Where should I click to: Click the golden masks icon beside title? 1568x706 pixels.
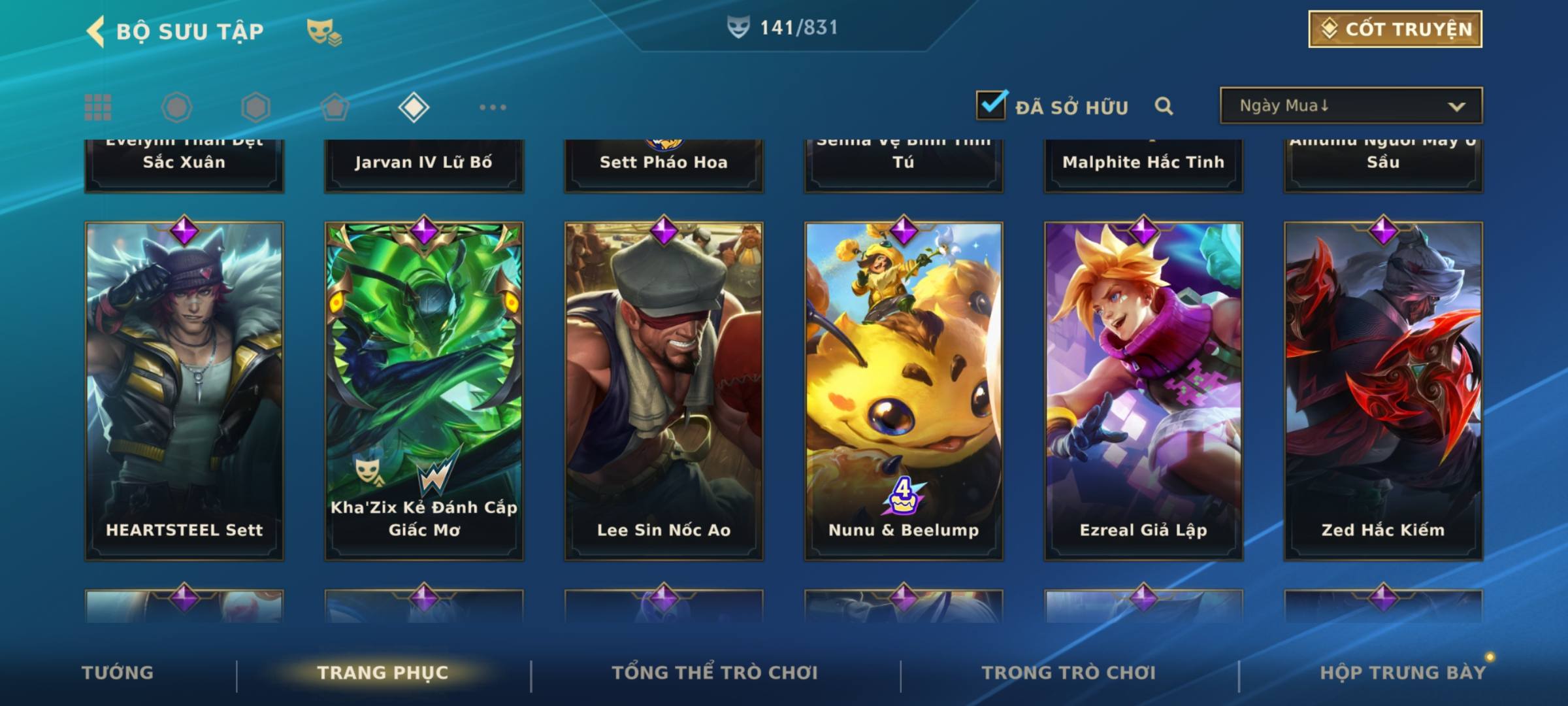pos(324,31)
